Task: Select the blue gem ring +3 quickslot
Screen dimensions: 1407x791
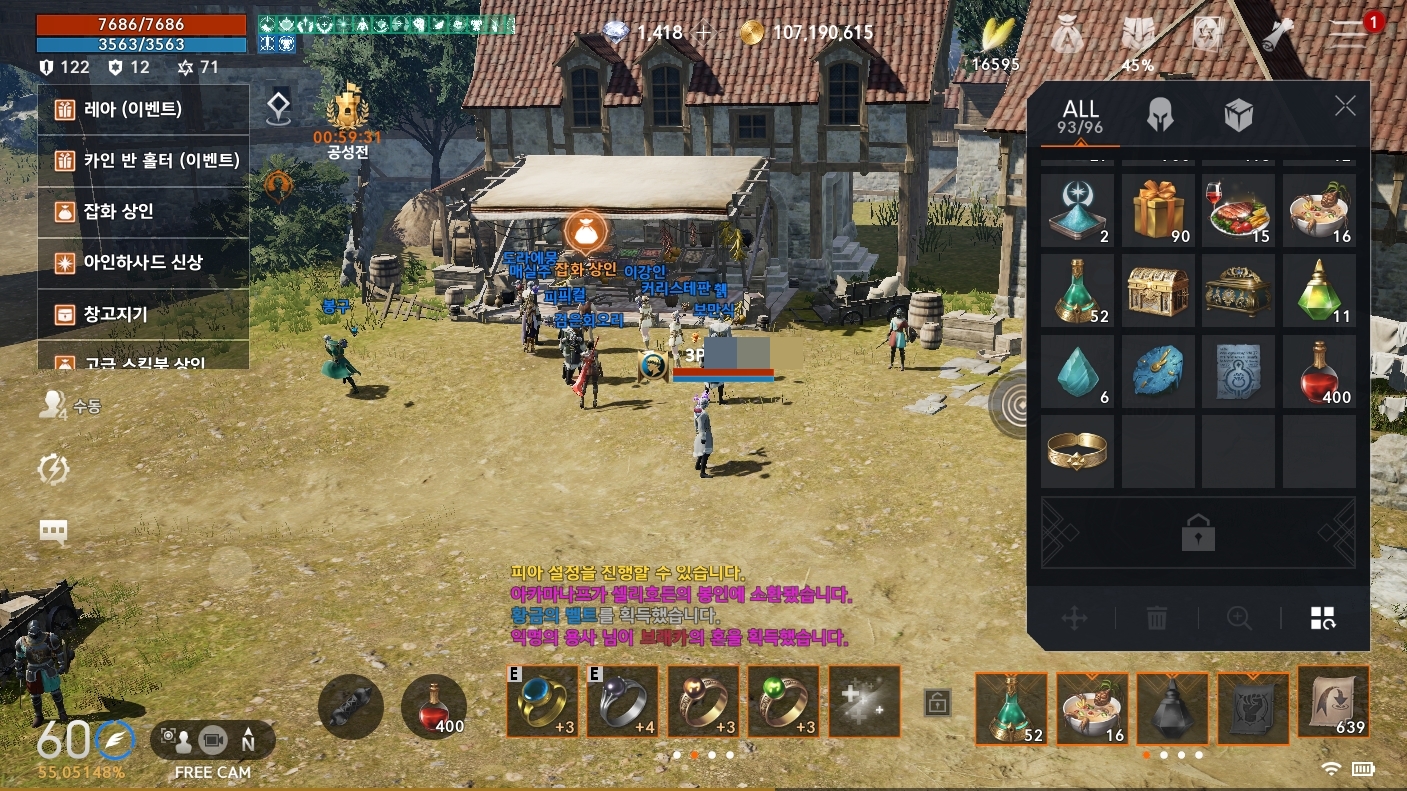Action: pyautogui.click(x=542, y=701)
